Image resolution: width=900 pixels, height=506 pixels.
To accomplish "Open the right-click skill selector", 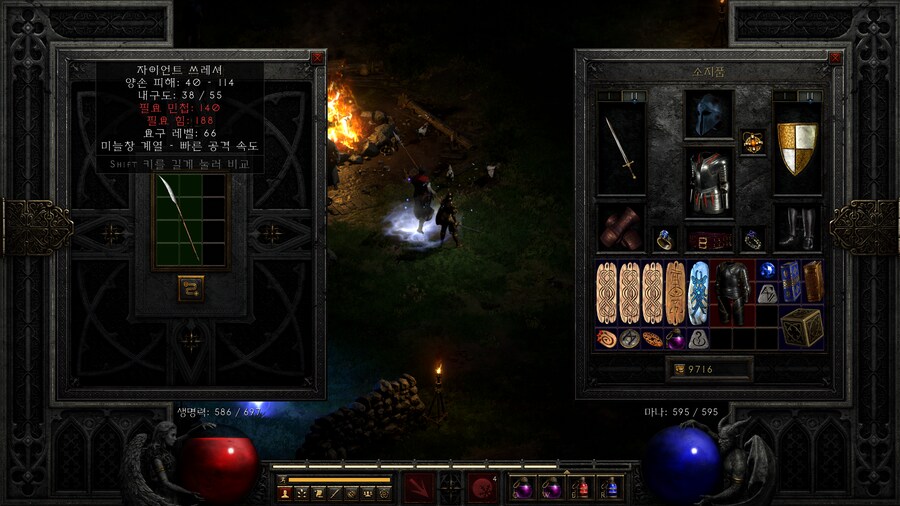I will point(483,487).
